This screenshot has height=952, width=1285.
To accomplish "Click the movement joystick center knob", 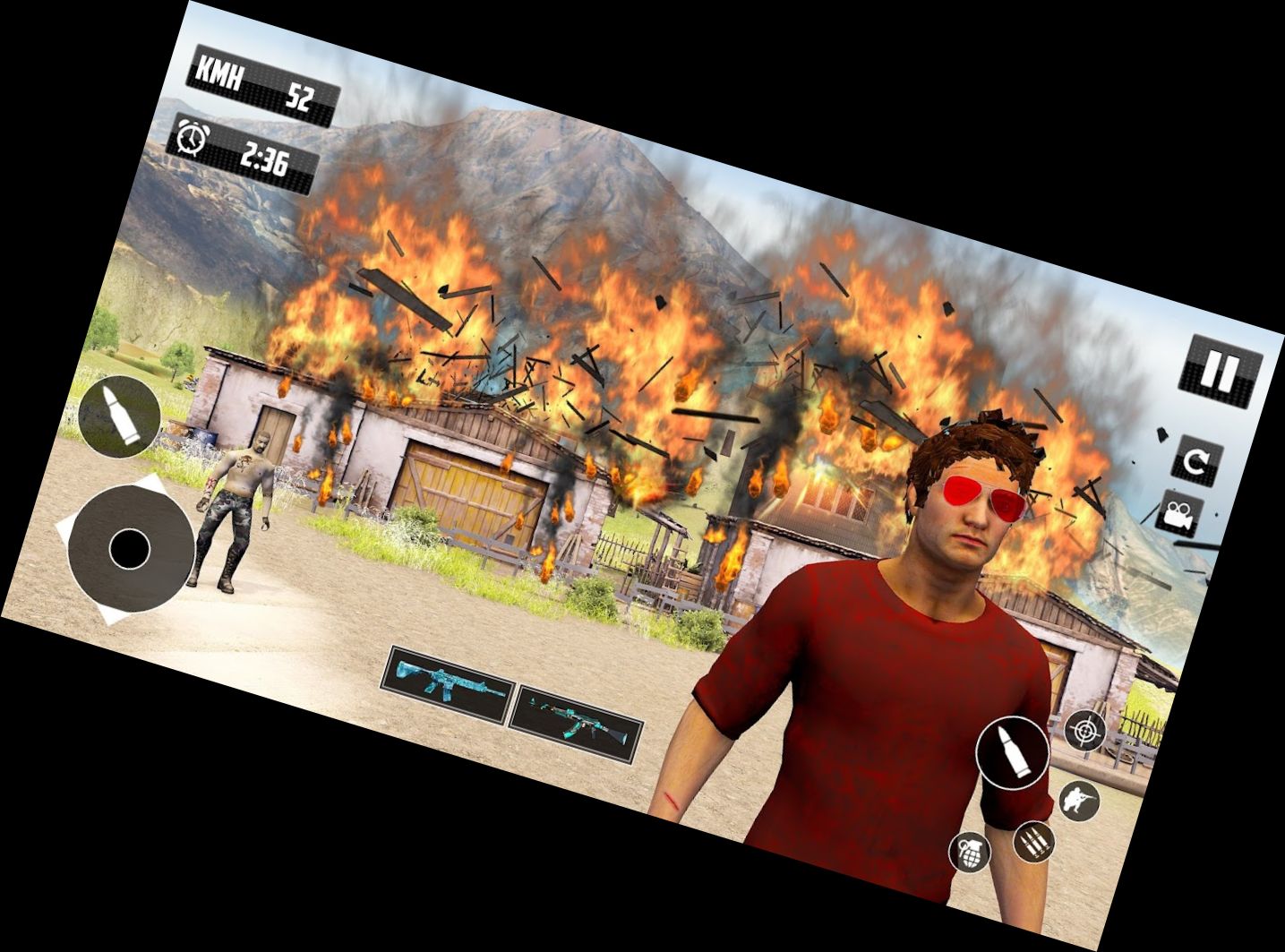I will pos(130,547).
